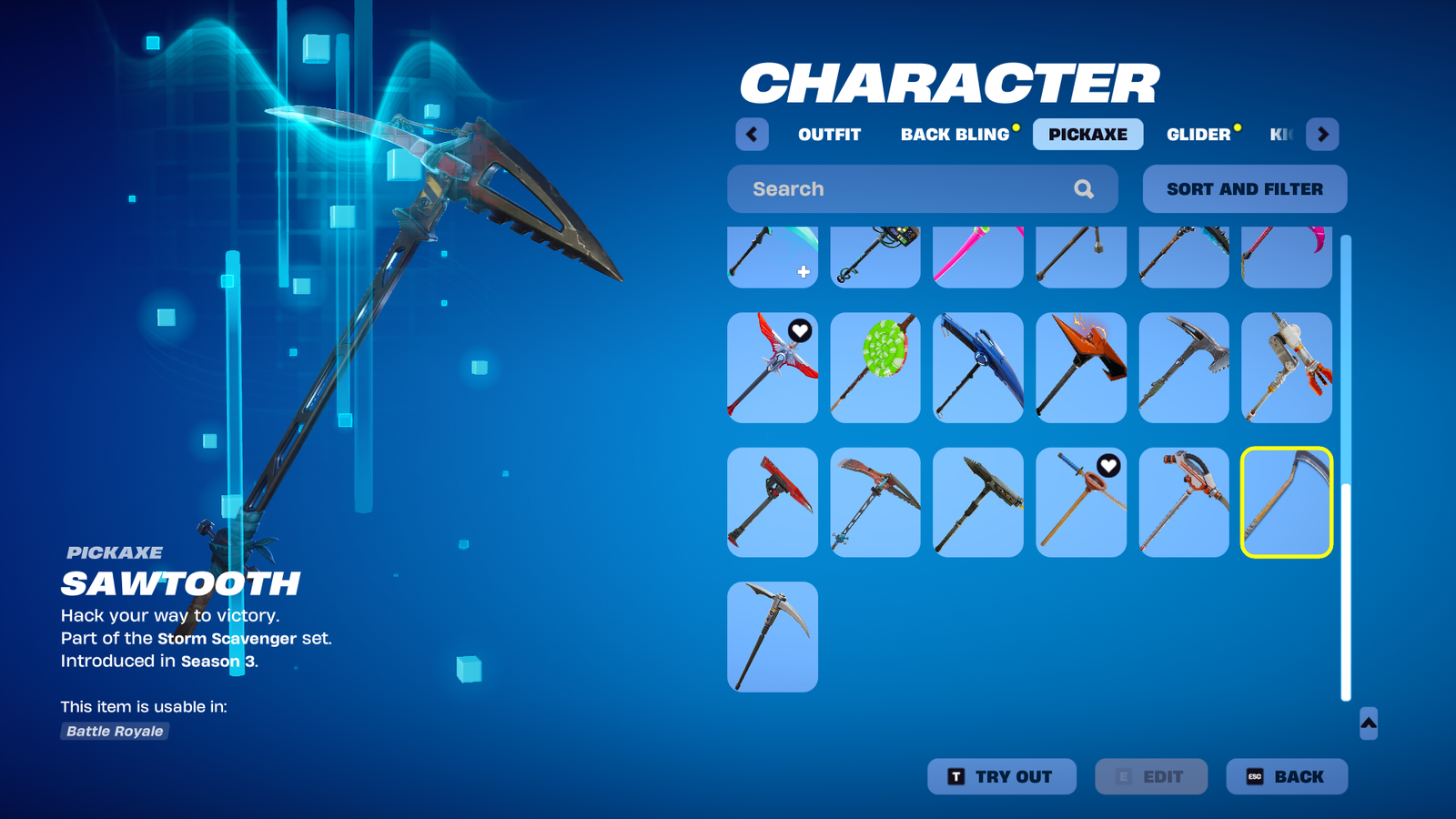Open Sort and Filter options
1456x819 pixels.
[x=1244, y=189]
